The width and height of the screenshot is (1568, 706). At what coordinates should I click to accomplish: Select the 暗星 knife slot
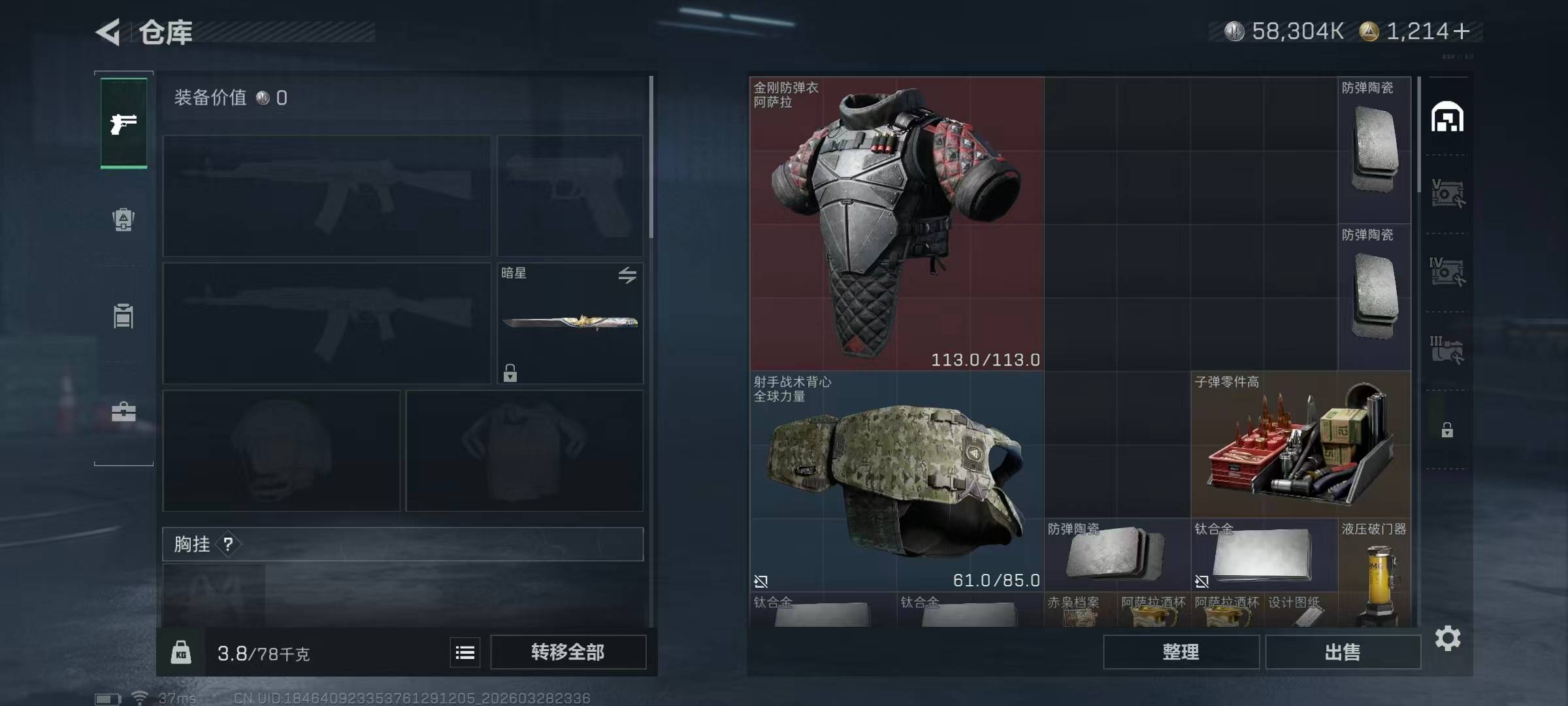point(570,323)
